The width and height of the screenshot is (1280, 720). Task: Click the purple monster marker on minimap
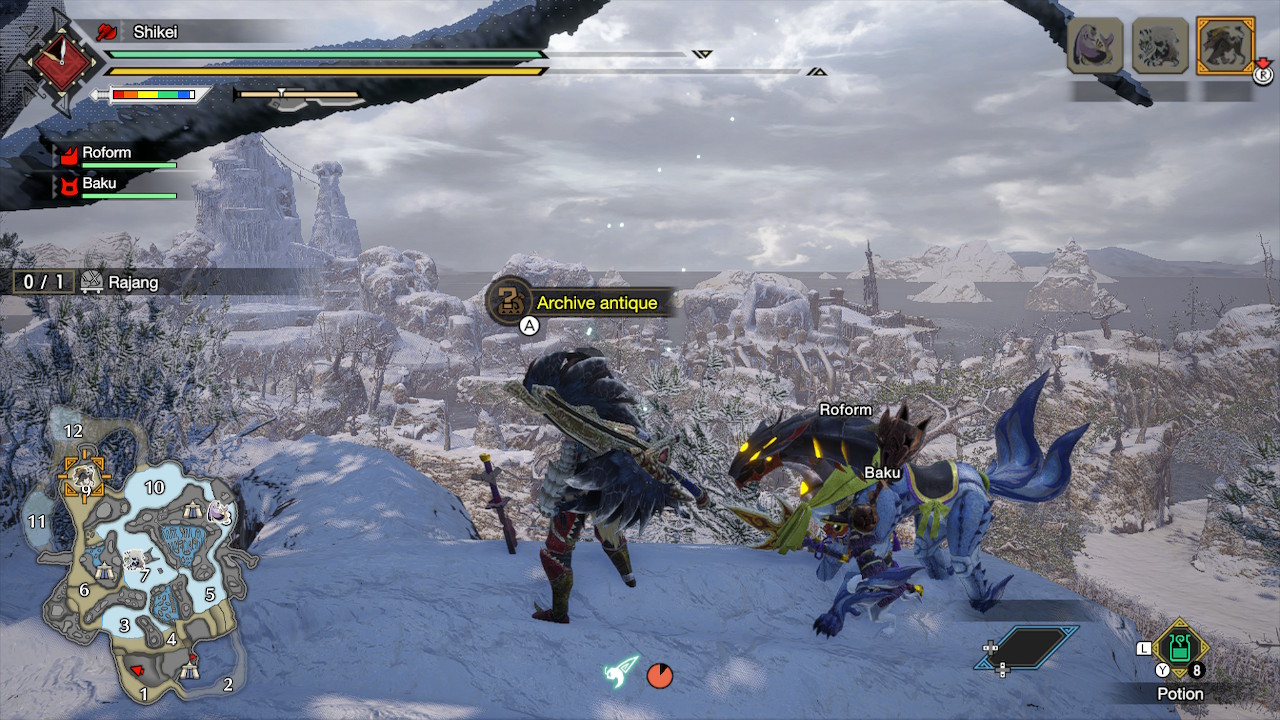pos(219,512)
